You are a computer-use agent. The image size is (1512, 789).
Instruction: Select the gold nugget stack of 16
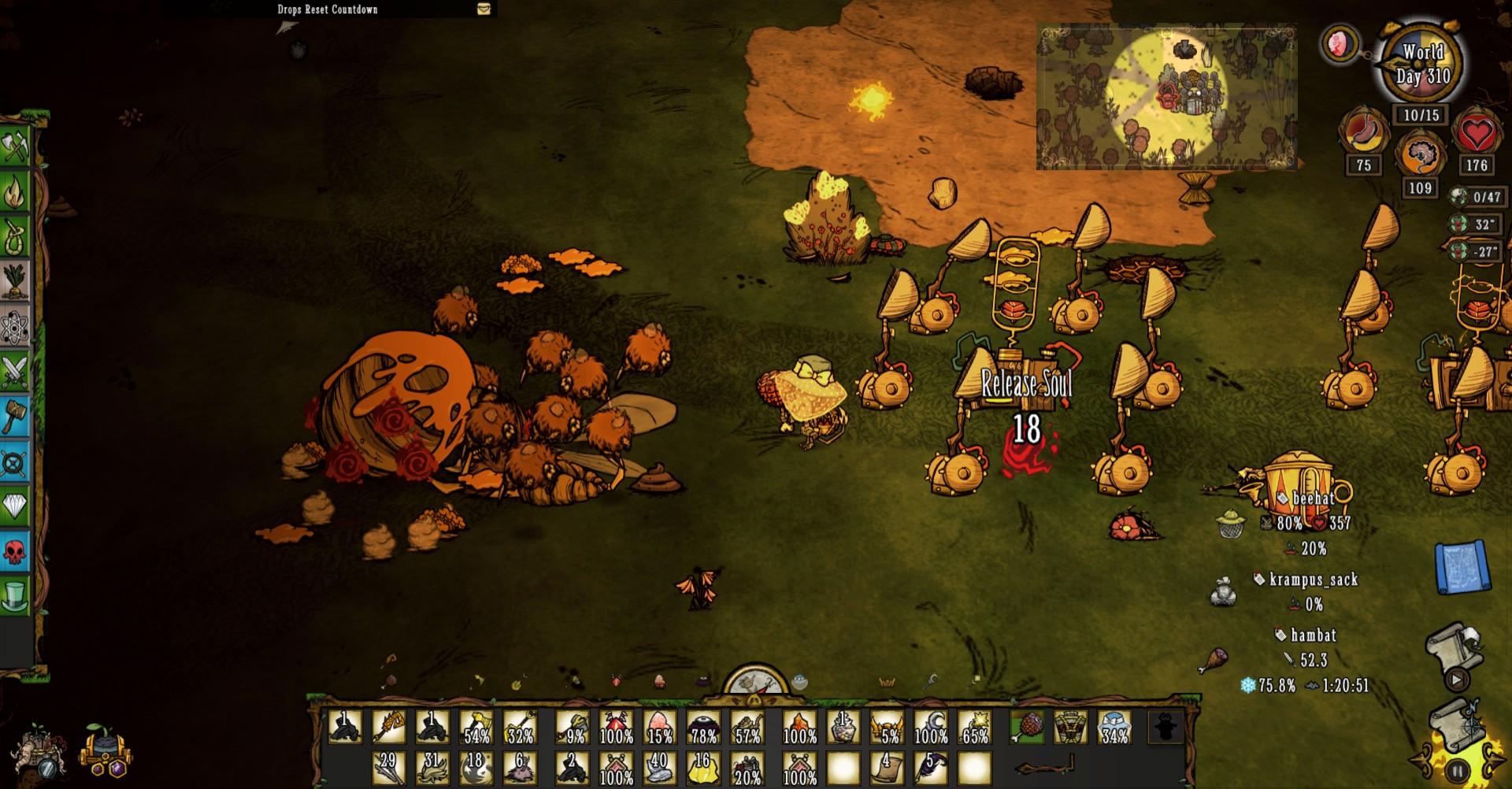pyautogui.click(x=702, y=766)
